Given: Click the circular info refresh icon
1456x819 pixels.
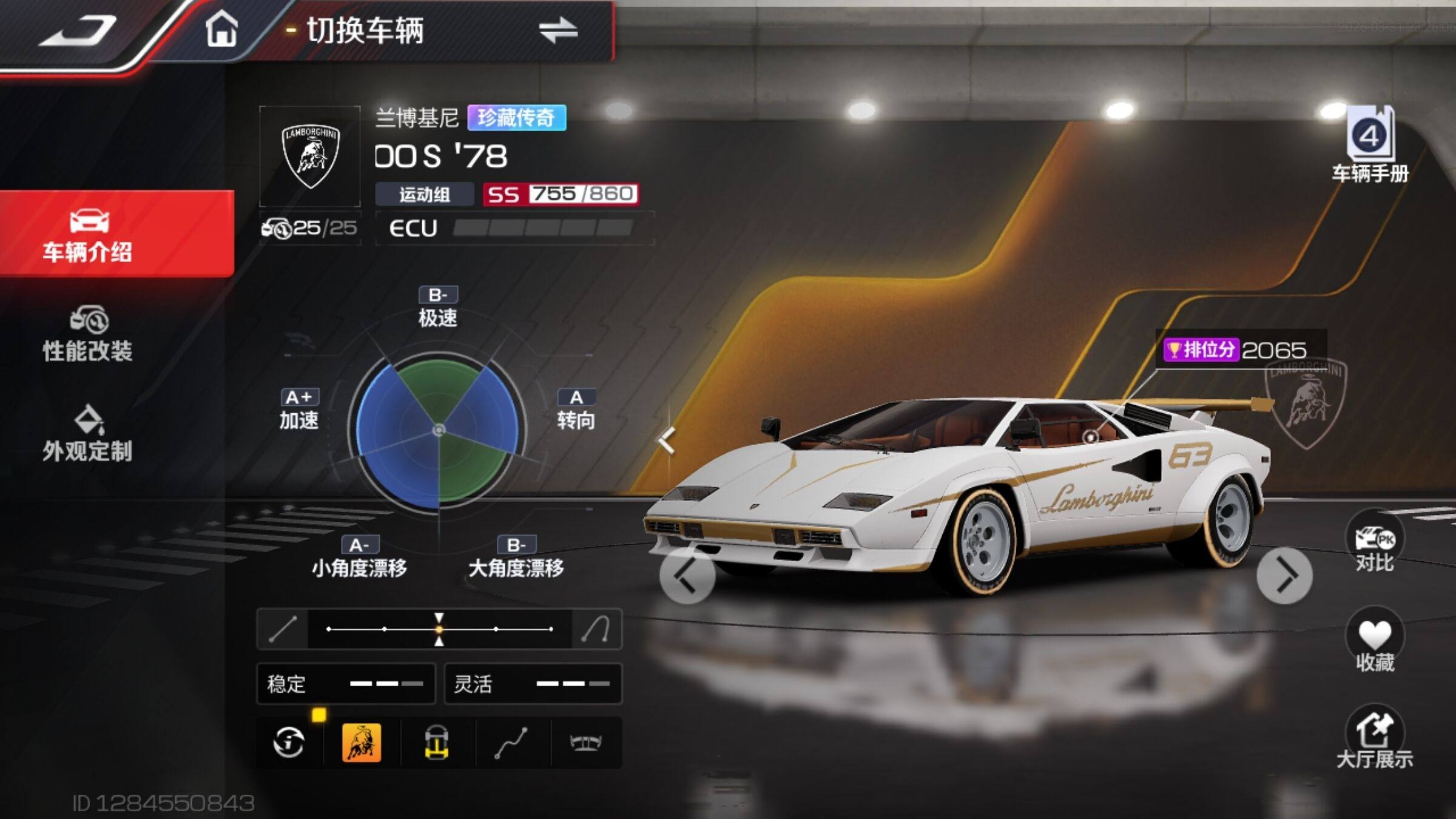Looking at the screenshot, I should tap(289, 742).
